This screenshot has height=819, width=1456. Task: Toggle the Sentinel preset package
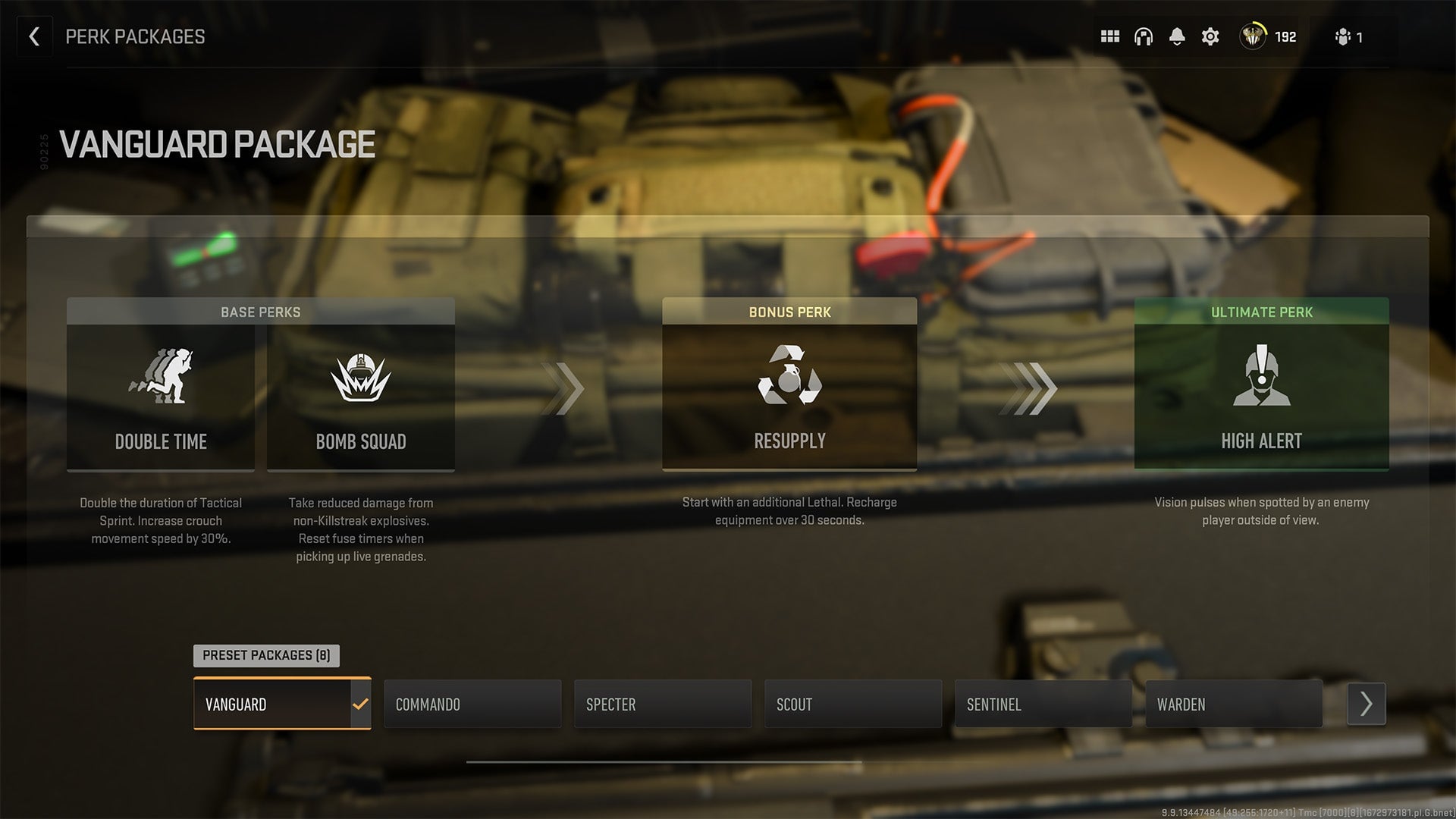point(1043,704)
